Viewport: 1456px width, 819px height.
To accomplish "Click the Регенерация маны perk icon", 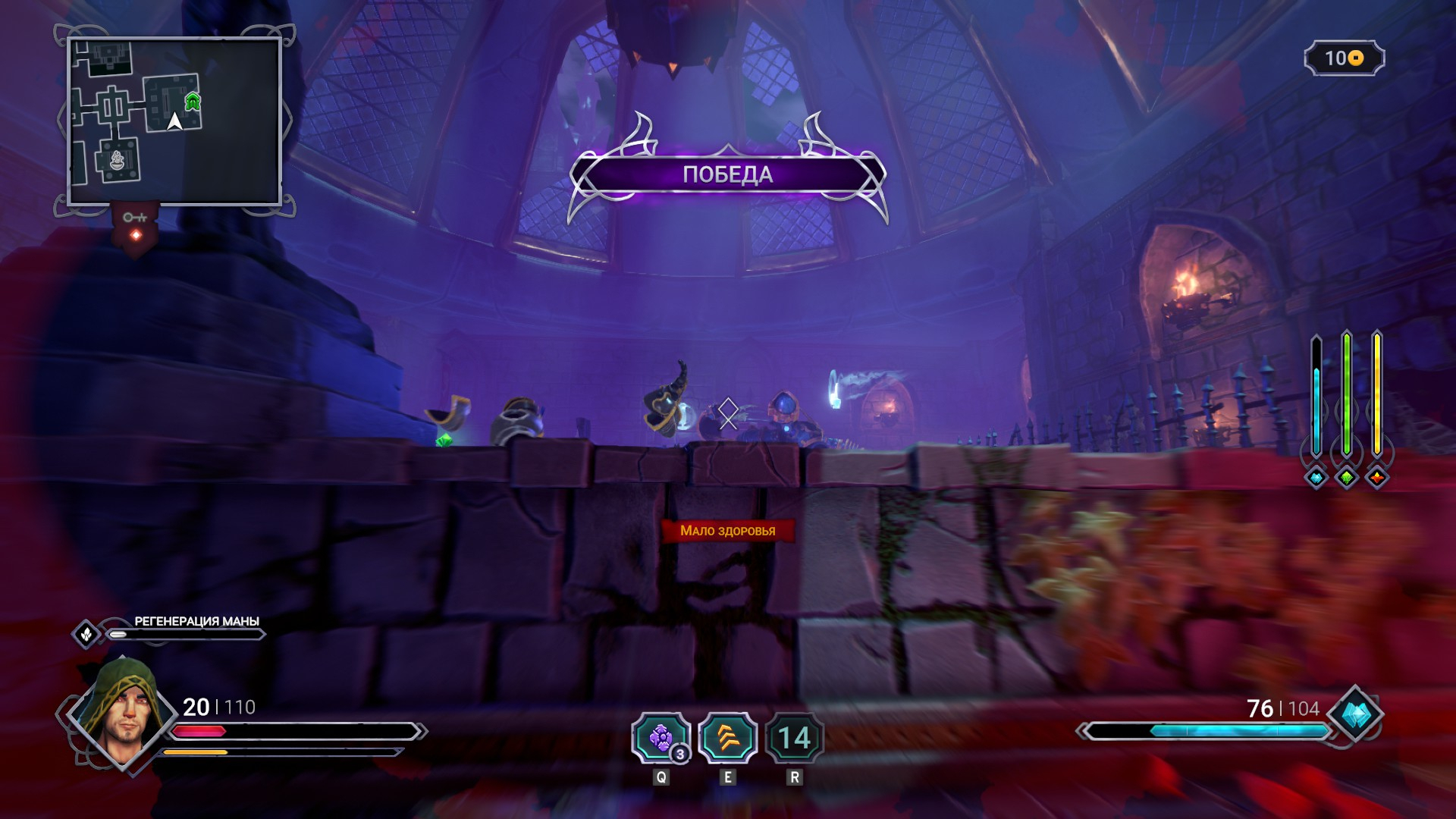I will click(86, 633).
